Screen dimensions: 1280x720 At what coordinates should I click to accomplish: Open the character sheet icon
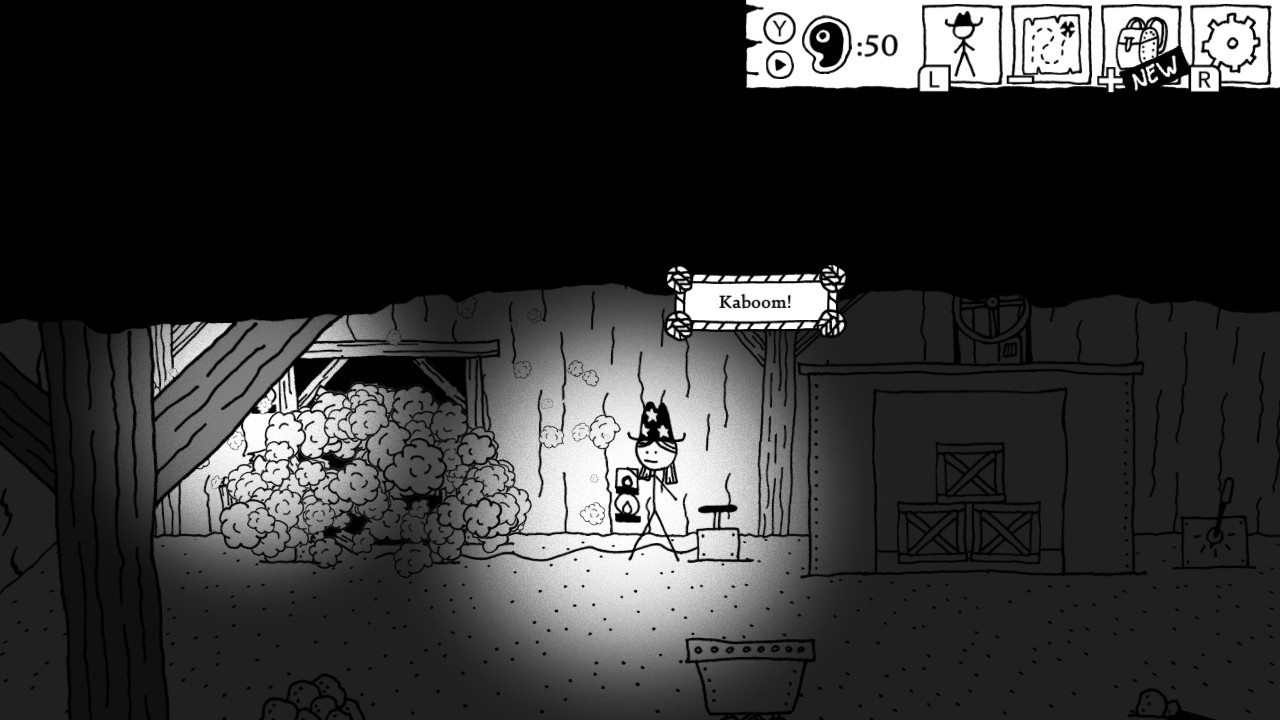pos(962,45)
